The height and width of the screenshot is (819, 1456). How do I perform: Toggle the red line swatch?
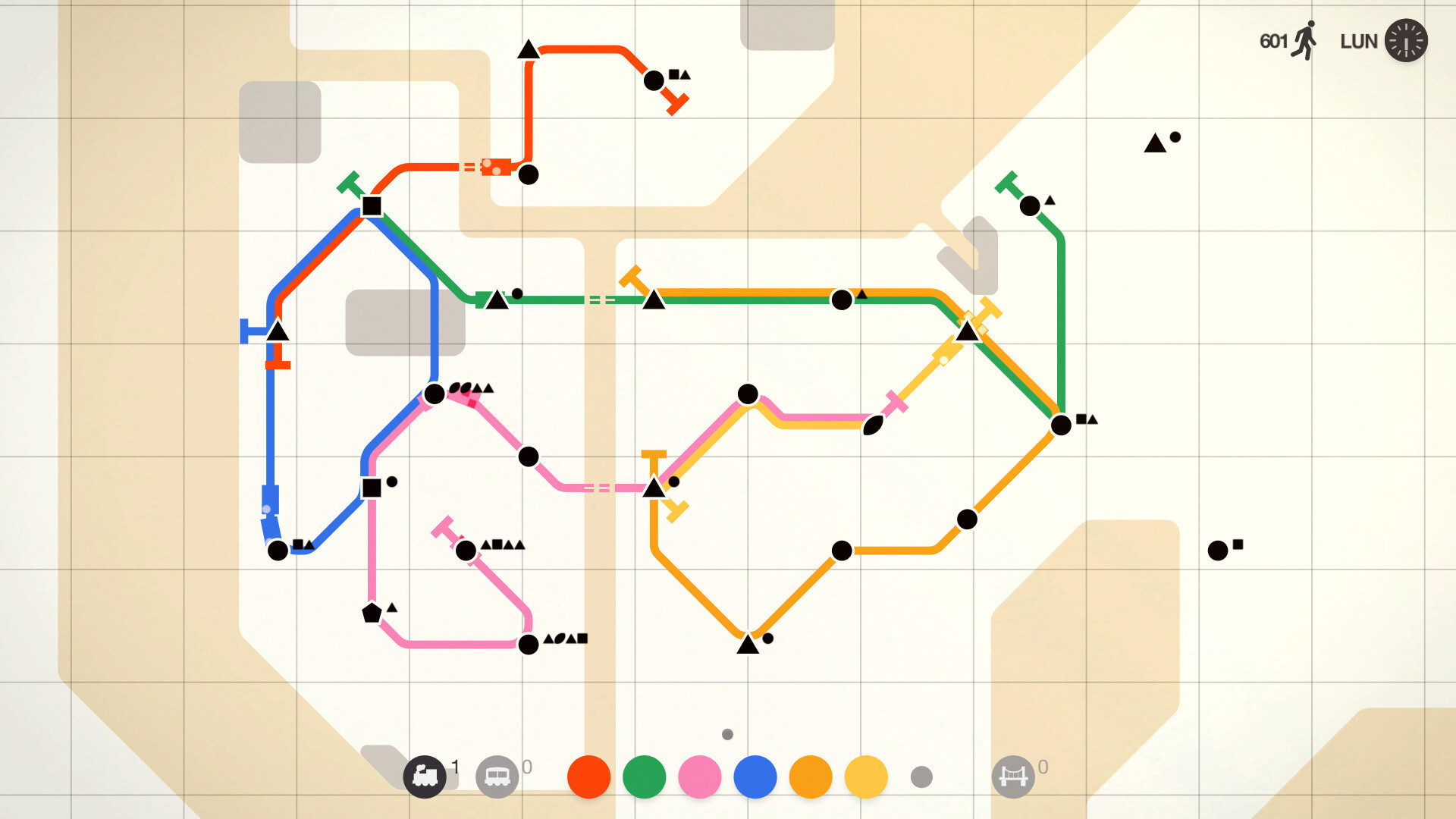click(588, 777)
